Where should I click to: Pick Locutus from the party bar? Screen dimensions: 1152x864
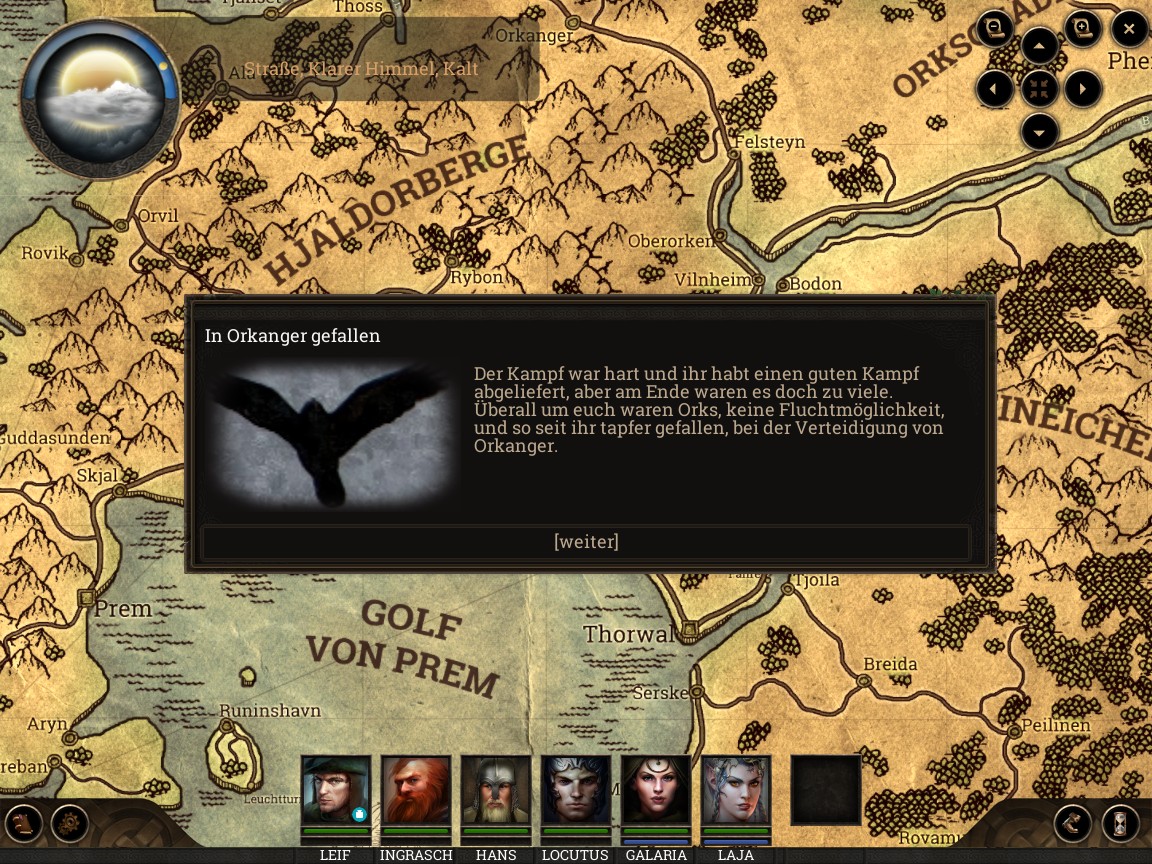[x=575, y=790]
